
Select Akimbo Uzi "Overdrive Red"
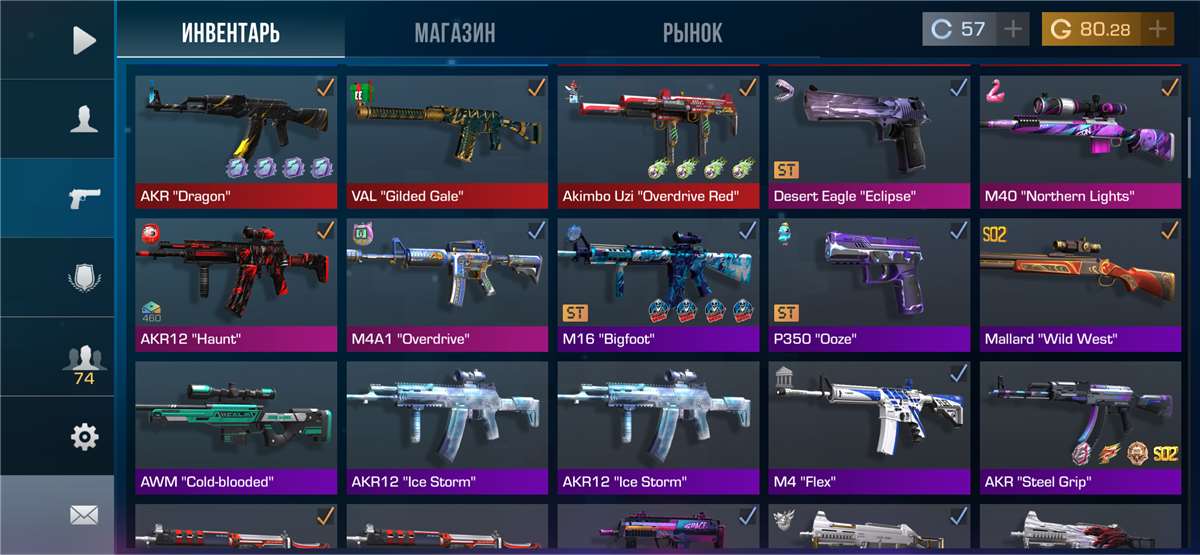658,140
